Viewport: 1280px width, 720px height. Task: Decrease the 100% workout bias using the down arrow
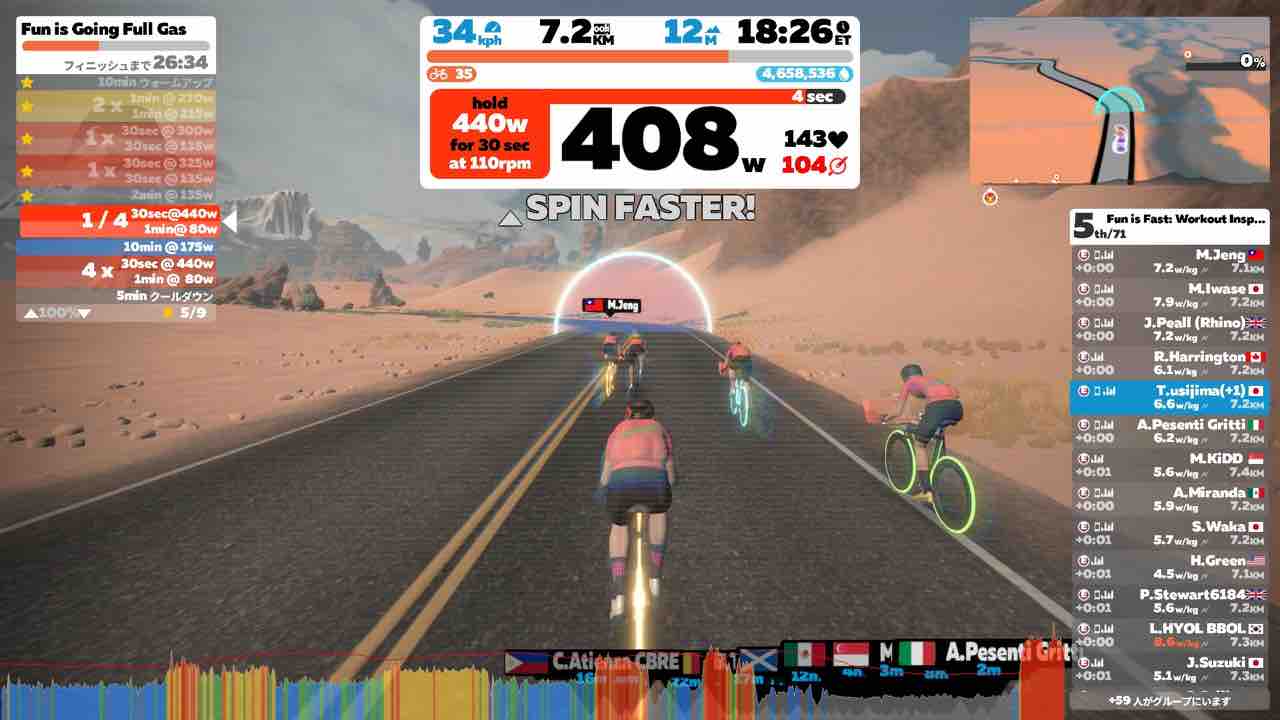[x=85, y=312]
